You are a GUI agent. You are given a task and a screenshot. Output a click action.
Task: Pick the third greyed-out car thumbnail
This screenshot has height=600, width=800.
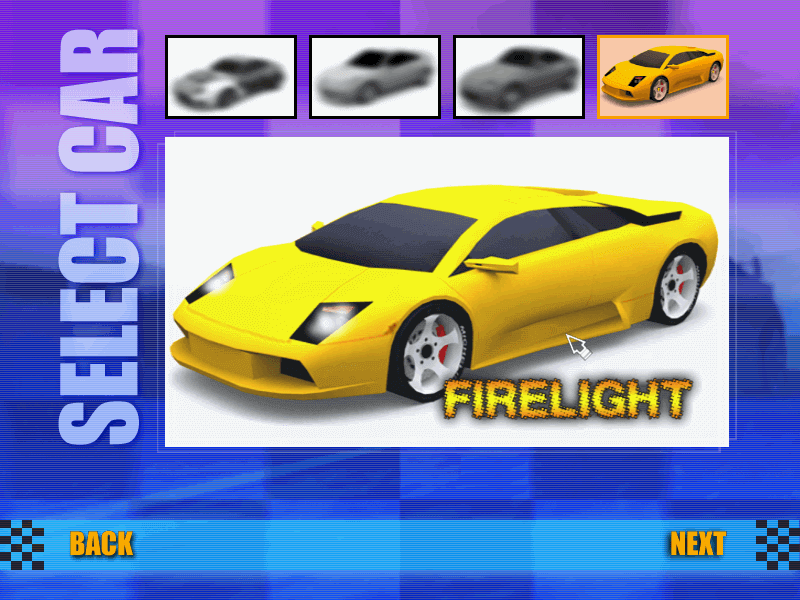(x=519, y=77)
